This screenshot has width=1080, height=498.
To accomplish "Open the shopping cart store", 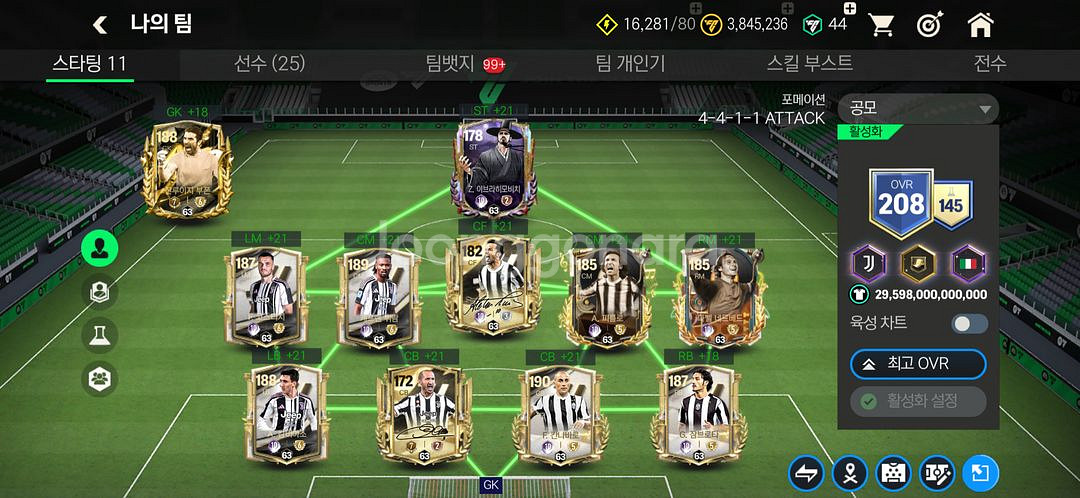I will coord(881,24).
